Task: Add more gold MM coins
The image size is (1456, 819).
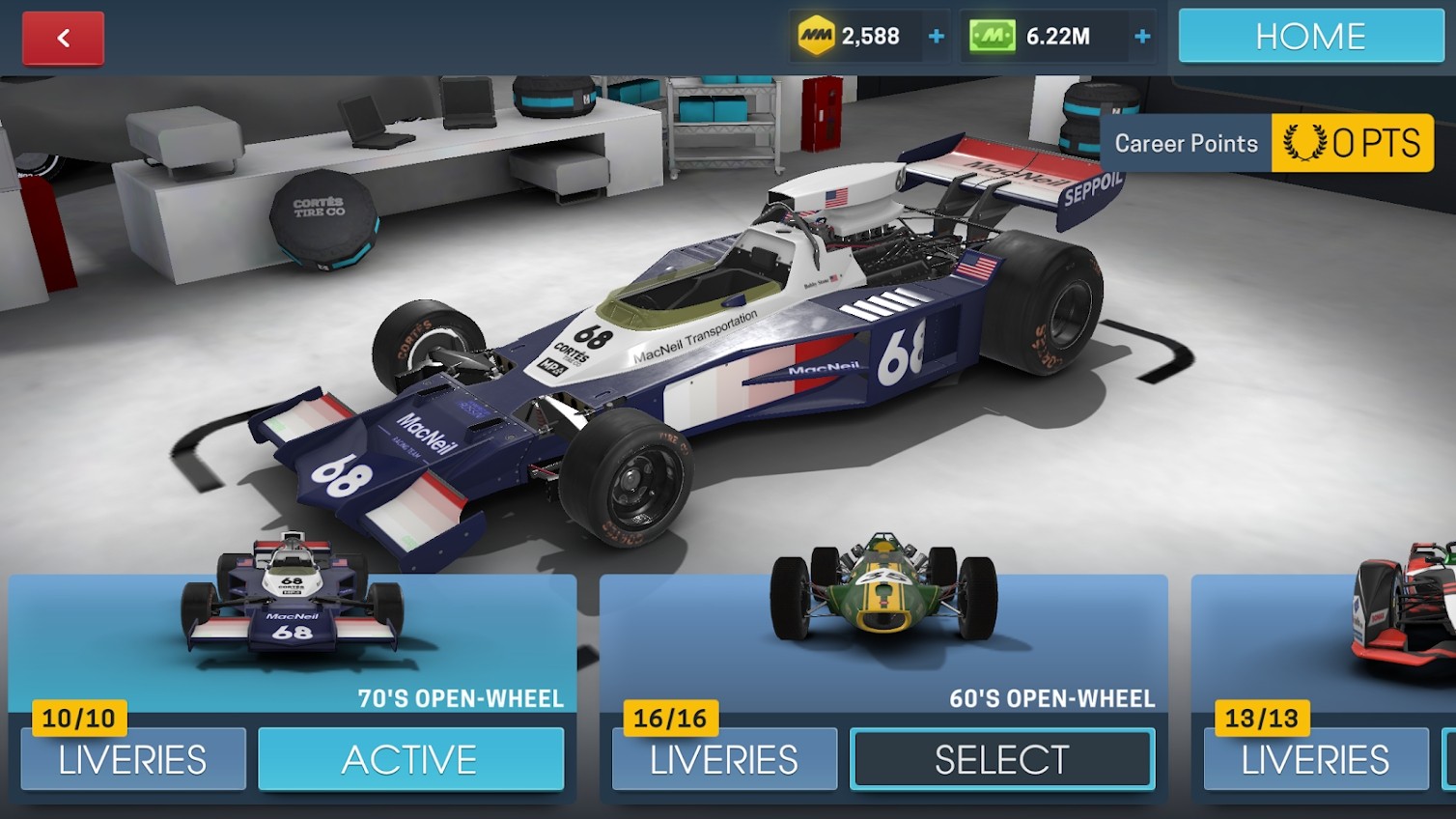Action: [x=936, y=37]
